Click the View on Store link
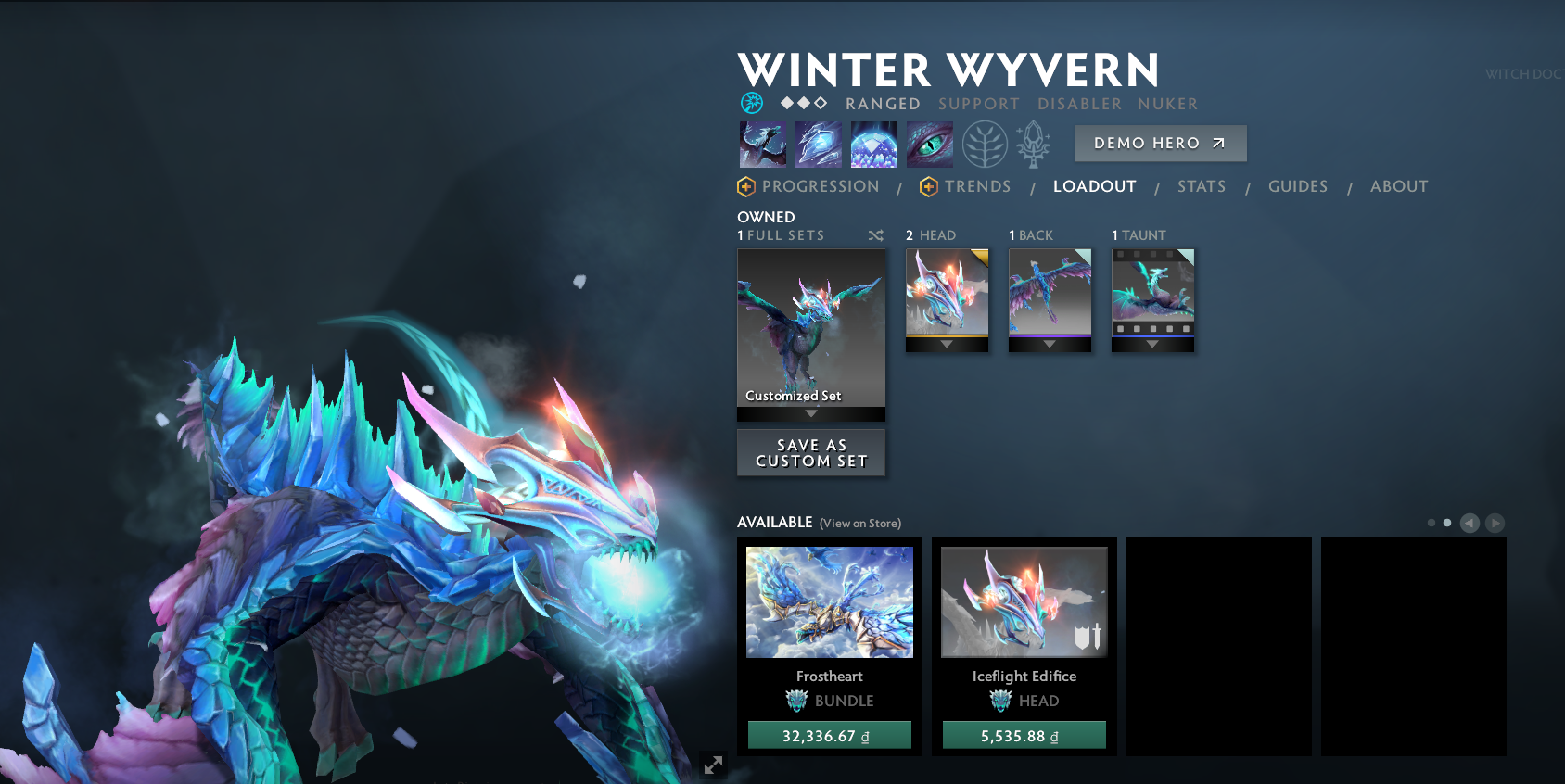This screenshot has width=1565, height=784. [860, 523]
